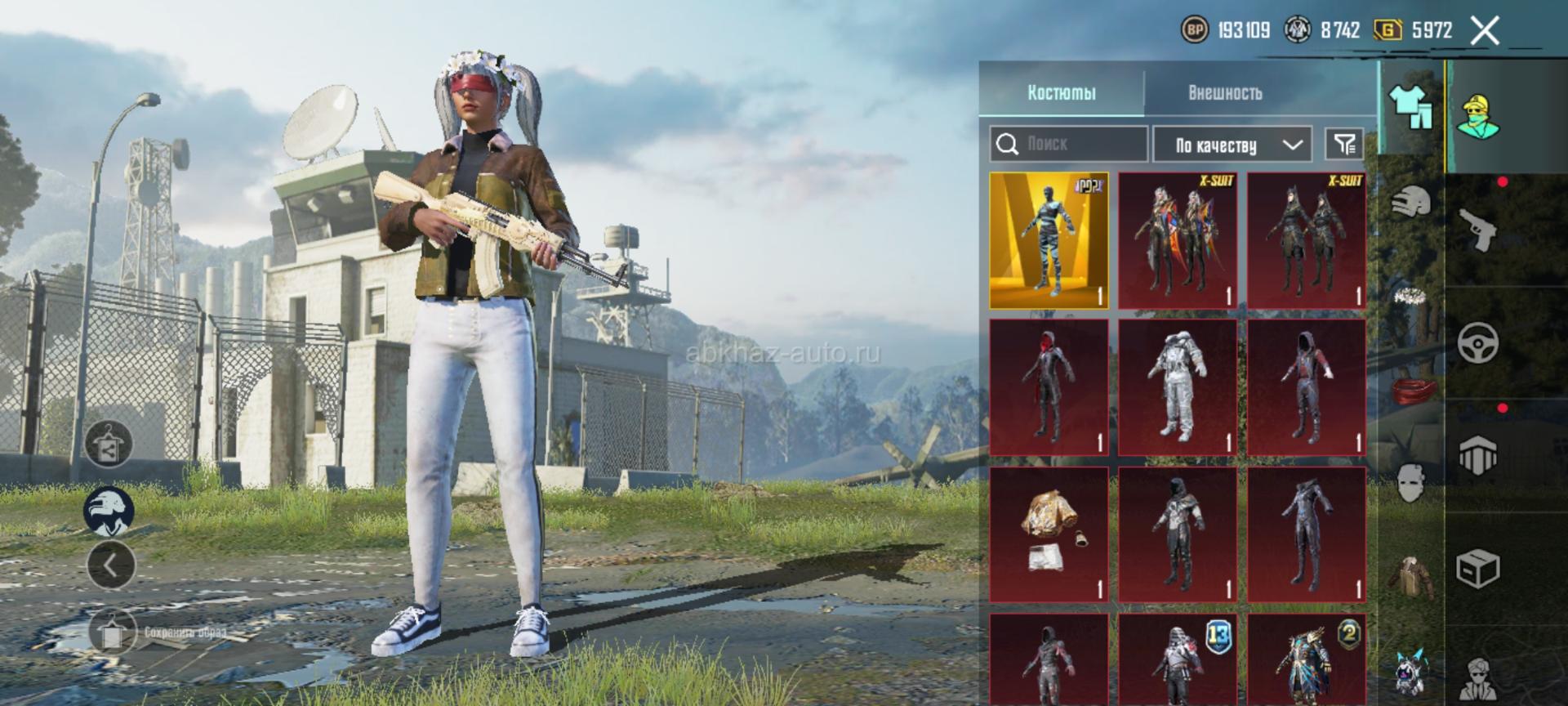The image size is (1568, 706).
Task: Open the Внешность tab
Action: pyautogui.click(x=1225, y=92)
